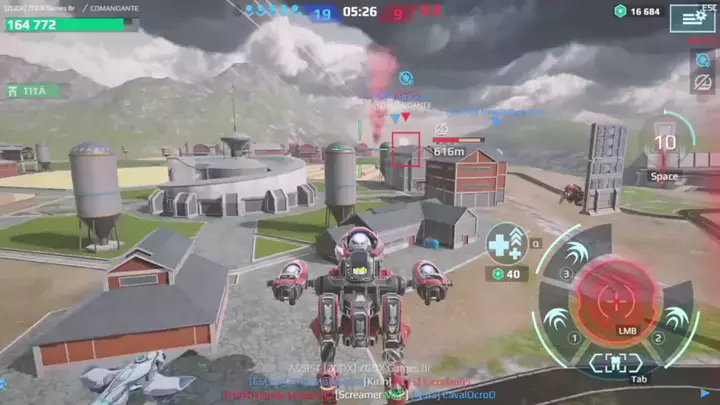
Task: Trigger the jump ability showing 10
Action: click(665, 143)
